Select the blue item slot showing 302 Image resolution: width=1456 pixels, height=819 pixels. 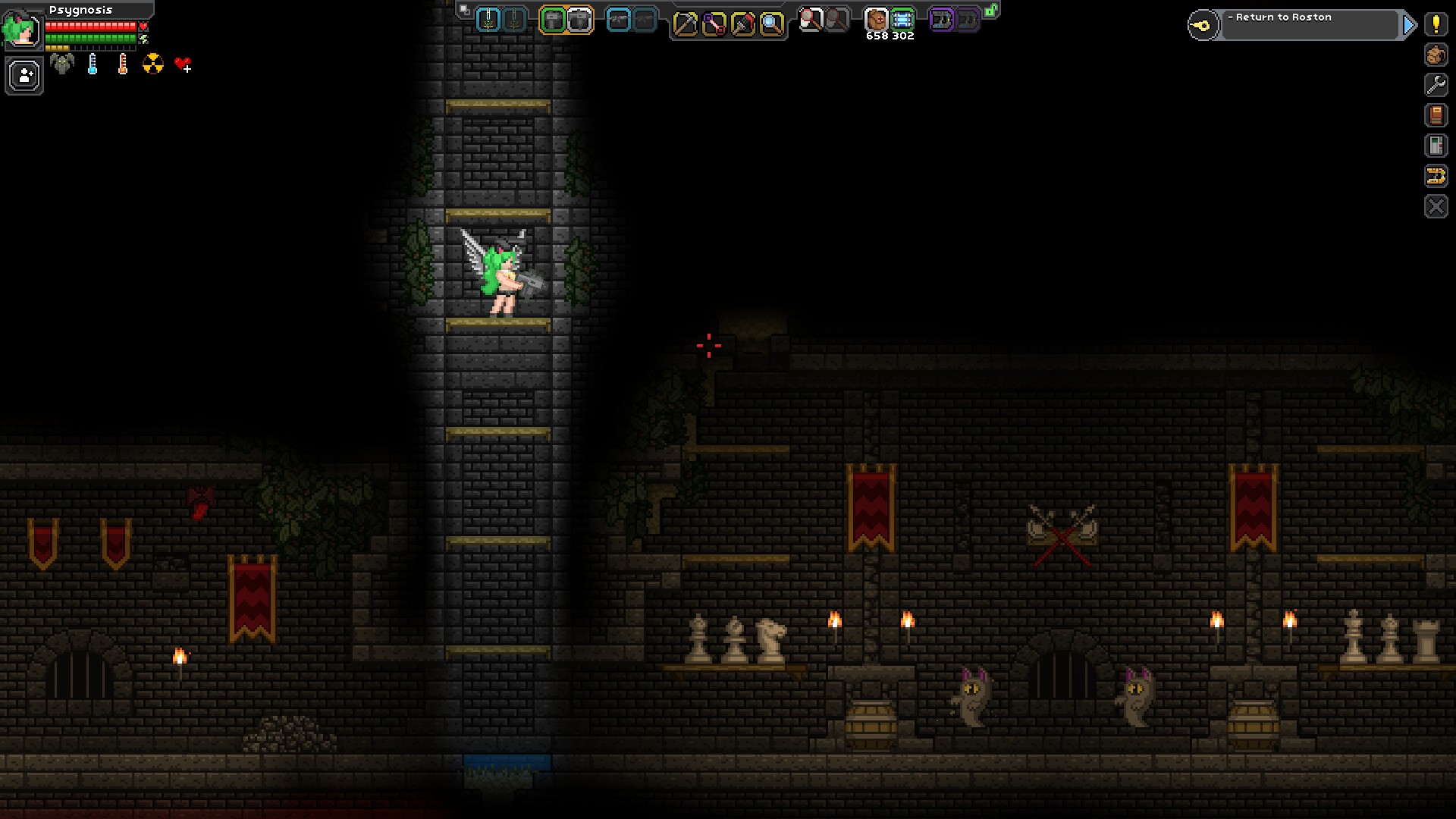(902, 20)
